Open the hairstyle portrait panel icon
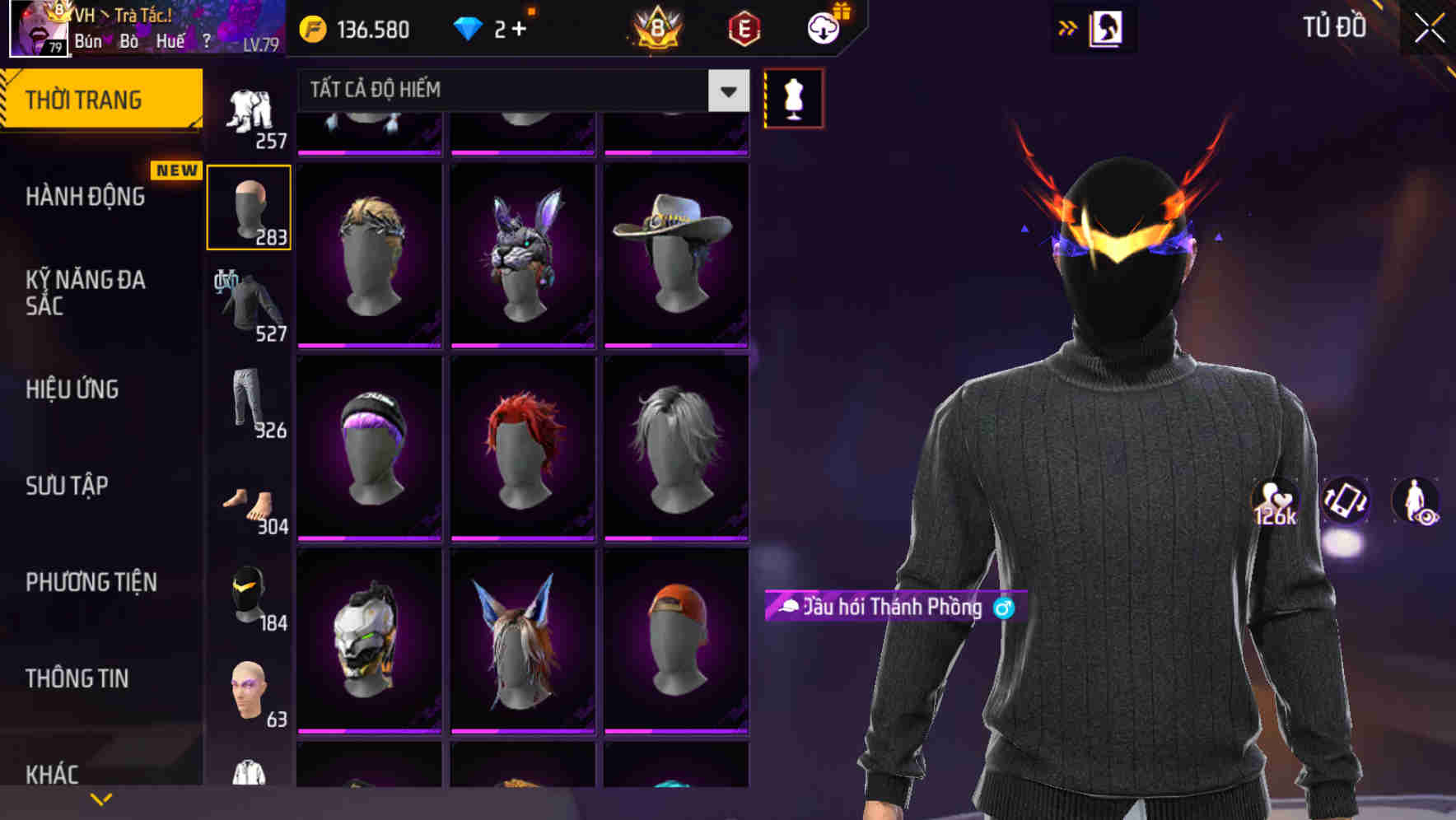The height and width of the screenshot is (820, 1456). pos(1104,27)
